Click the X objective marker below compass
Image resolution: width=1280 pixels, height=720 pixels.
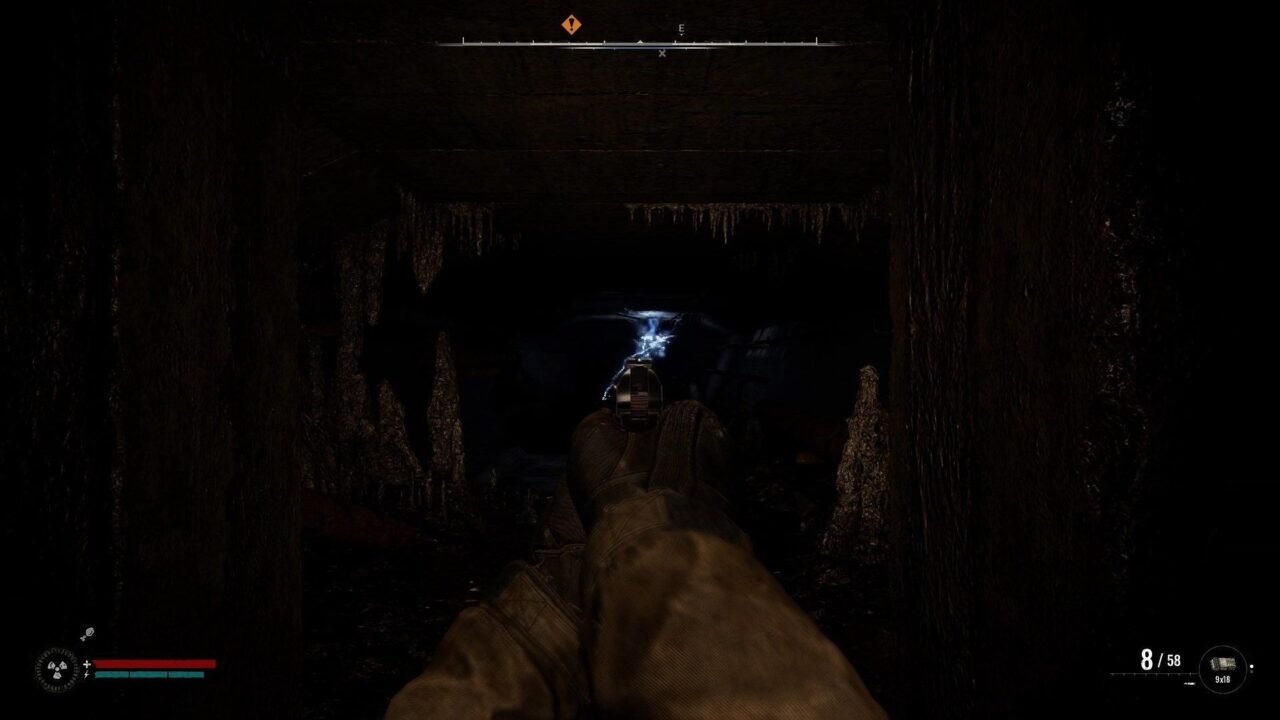click(662, 53)
